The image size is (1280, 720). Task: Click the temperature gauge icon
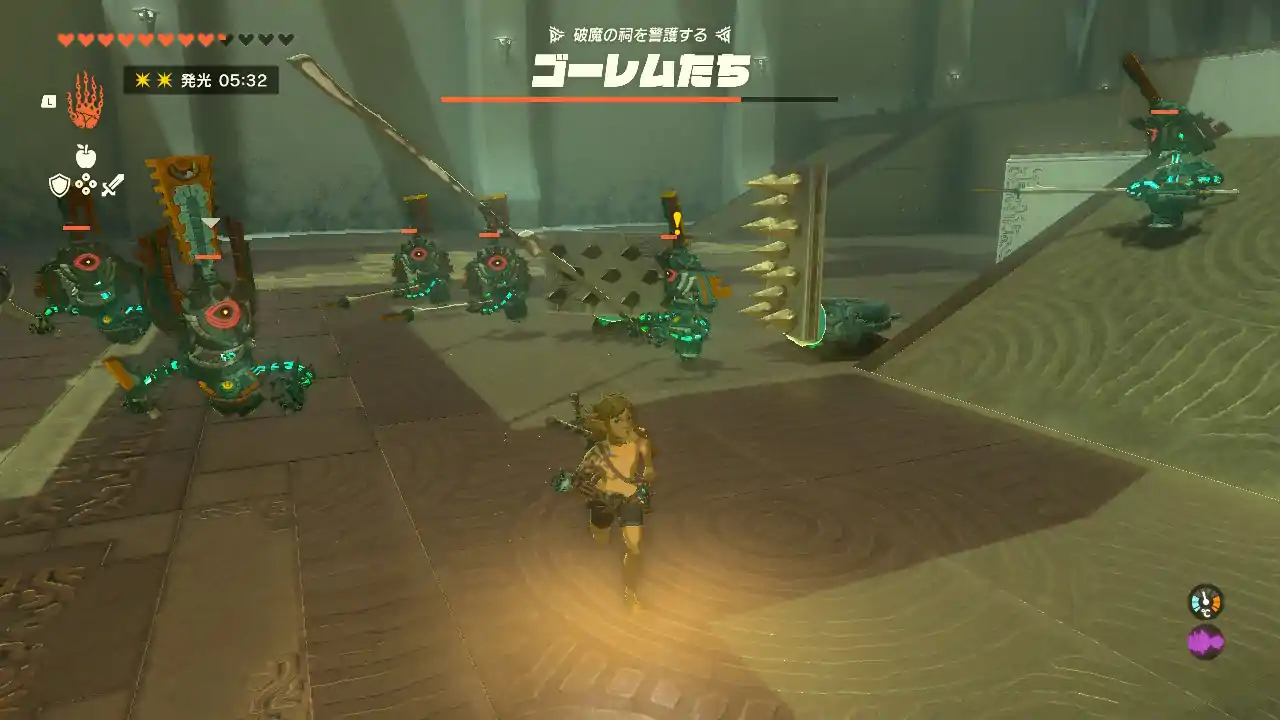[x=1205, y=602]
